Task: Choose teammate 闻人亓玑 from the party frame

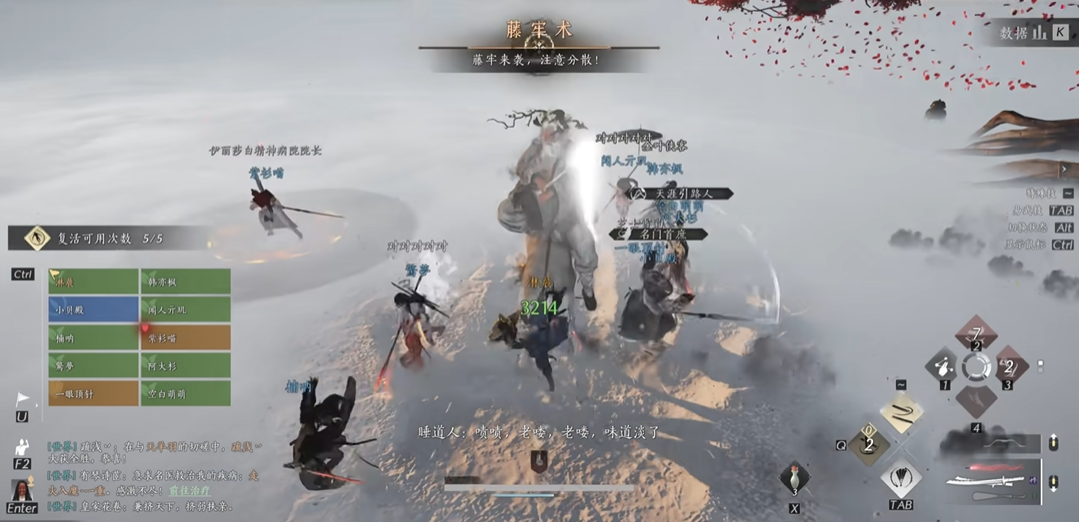Action: coord(185,310)
